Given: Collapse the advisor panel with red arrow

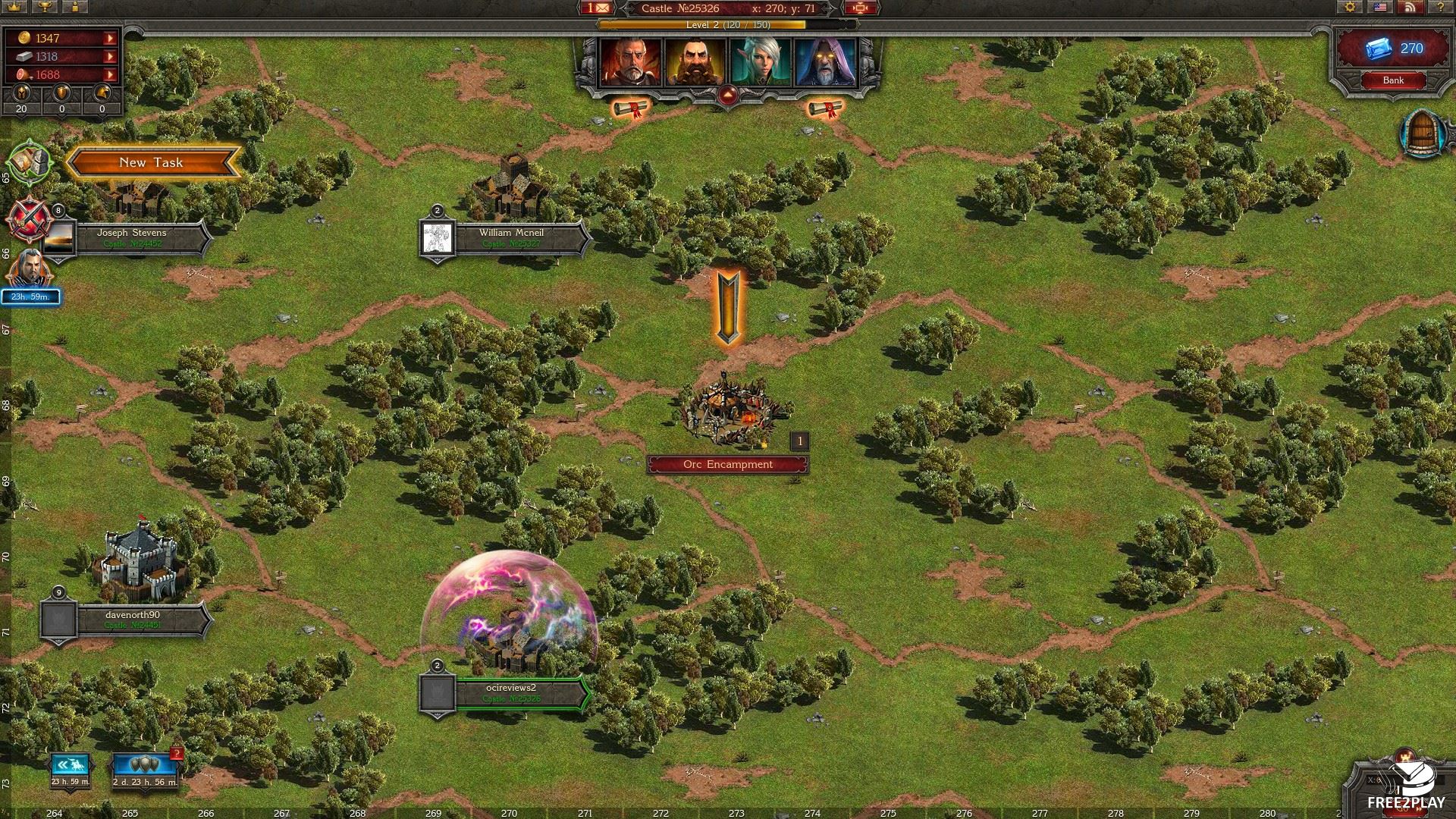Looking at the screenshot, I should [x=727, y=96].
